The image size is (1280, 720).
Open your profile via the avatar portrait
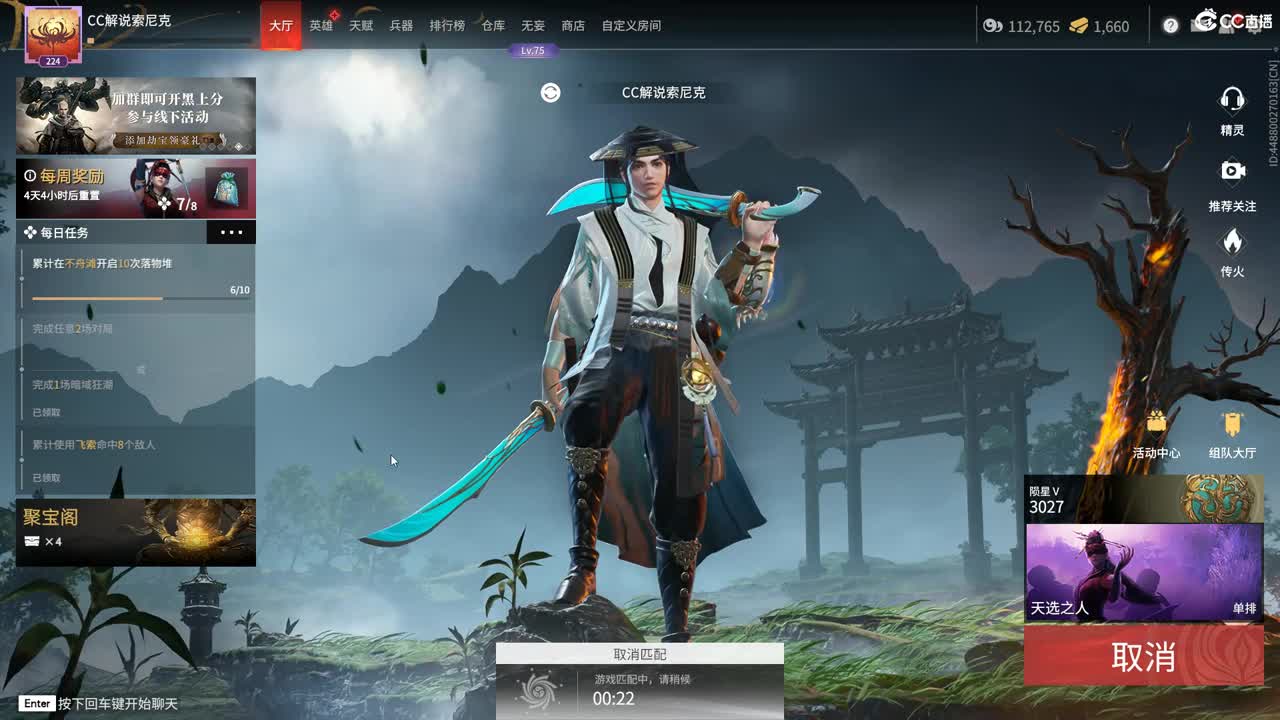[55, 33]
